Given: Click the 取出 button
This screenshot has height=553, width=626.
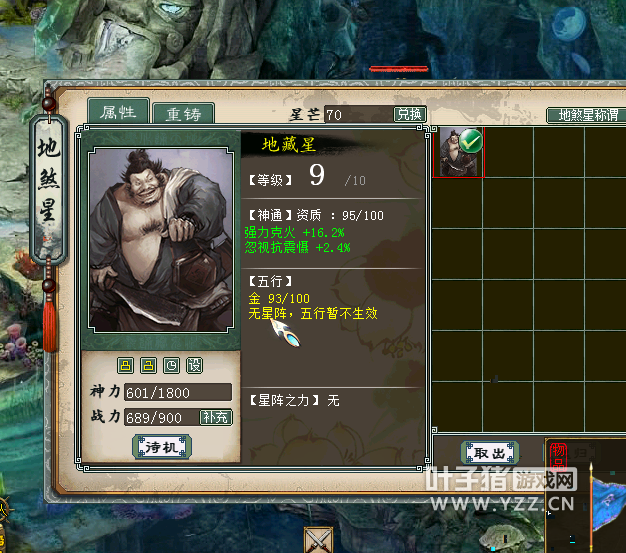Looking at the screenshot, I should pos(489,452).
